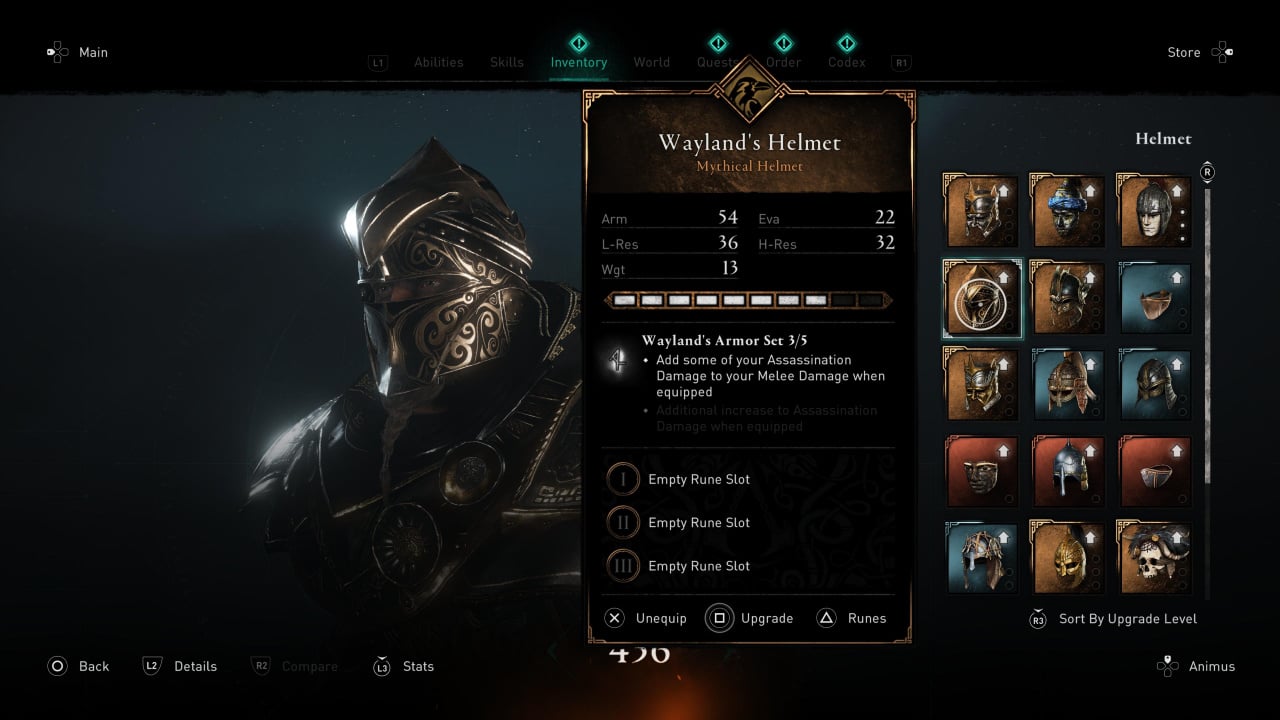Screen dimensions: 1280x720
Task: Go Back from the inventory screen
Action: pos(79,666)
